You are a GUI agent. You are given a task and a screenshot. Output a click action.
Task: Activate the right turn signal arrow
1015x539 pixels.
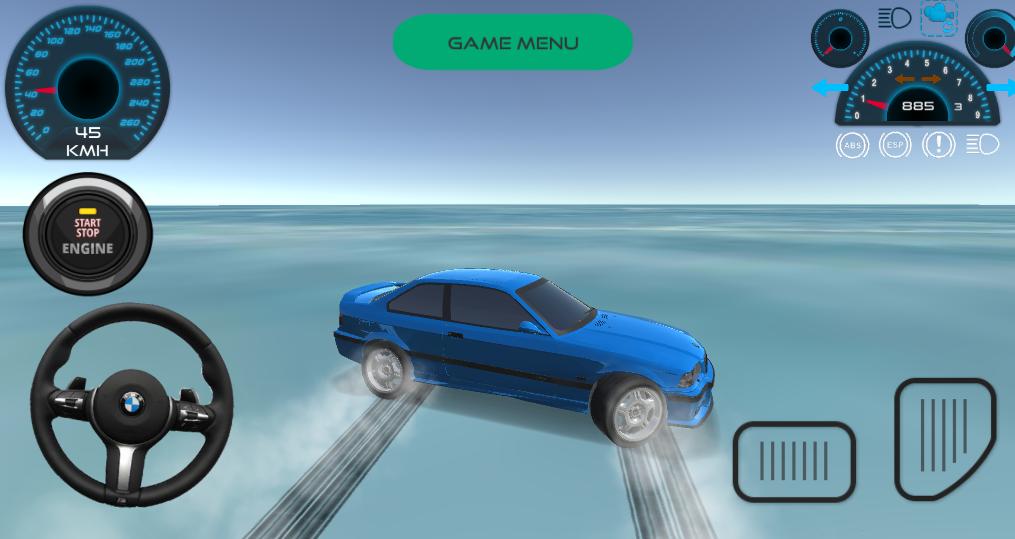[x=1001, y=88]
